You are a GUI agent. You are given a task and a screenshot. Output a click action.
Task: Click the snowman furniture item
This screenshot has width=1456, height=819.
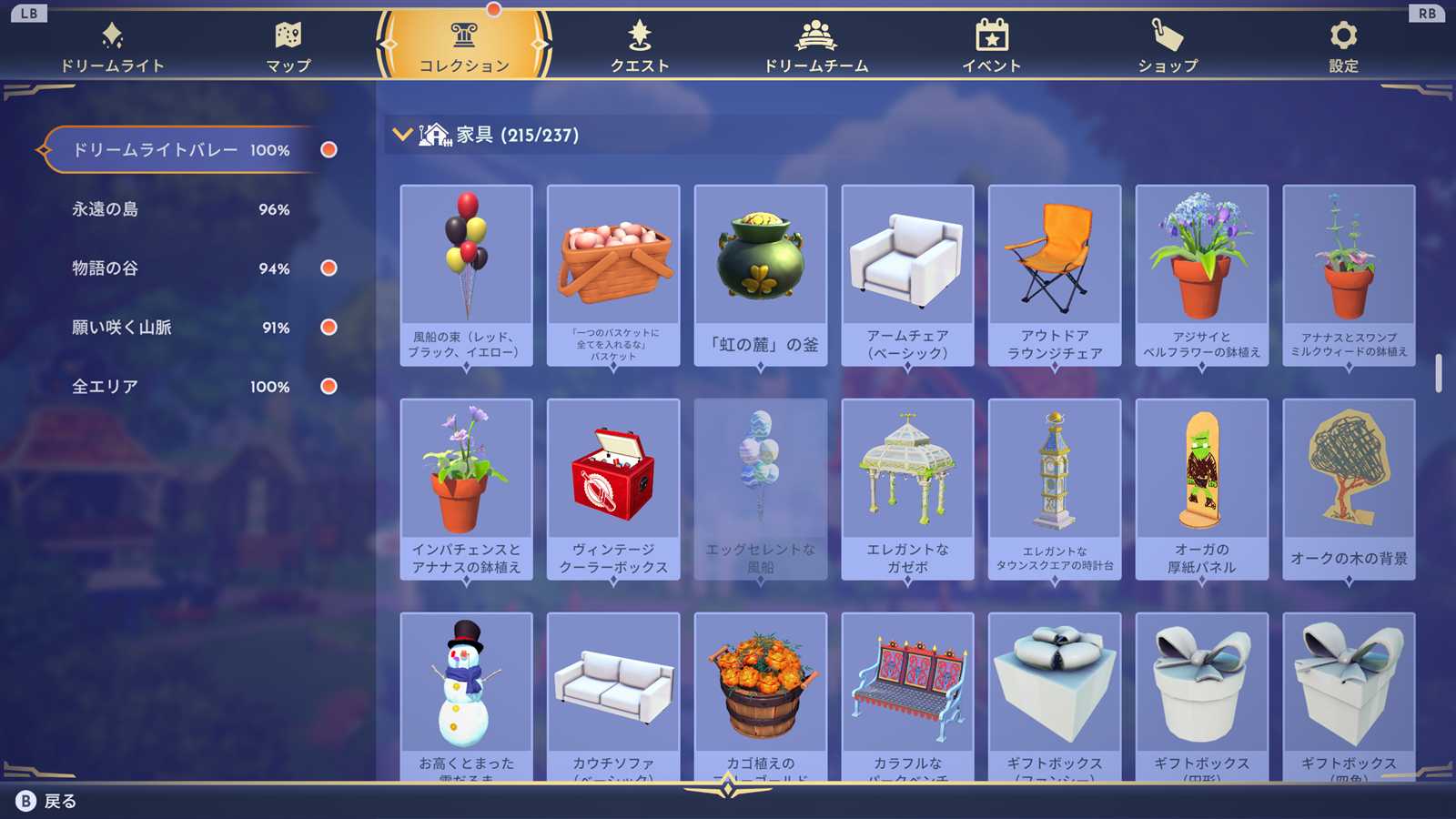pos(466,696)
